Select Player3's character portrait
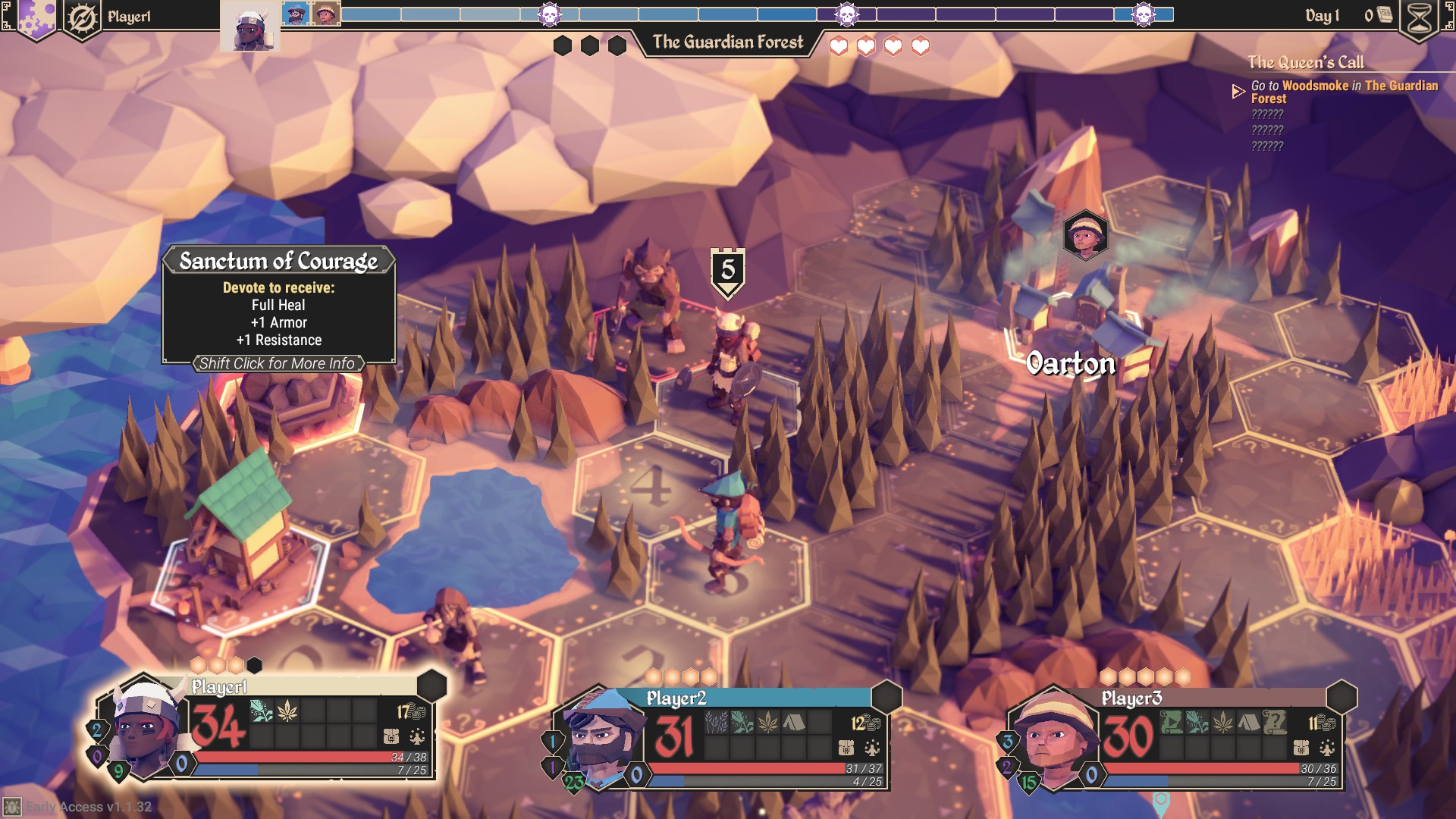Viewport: 1456px width, 819px height. coord(1053,736)
